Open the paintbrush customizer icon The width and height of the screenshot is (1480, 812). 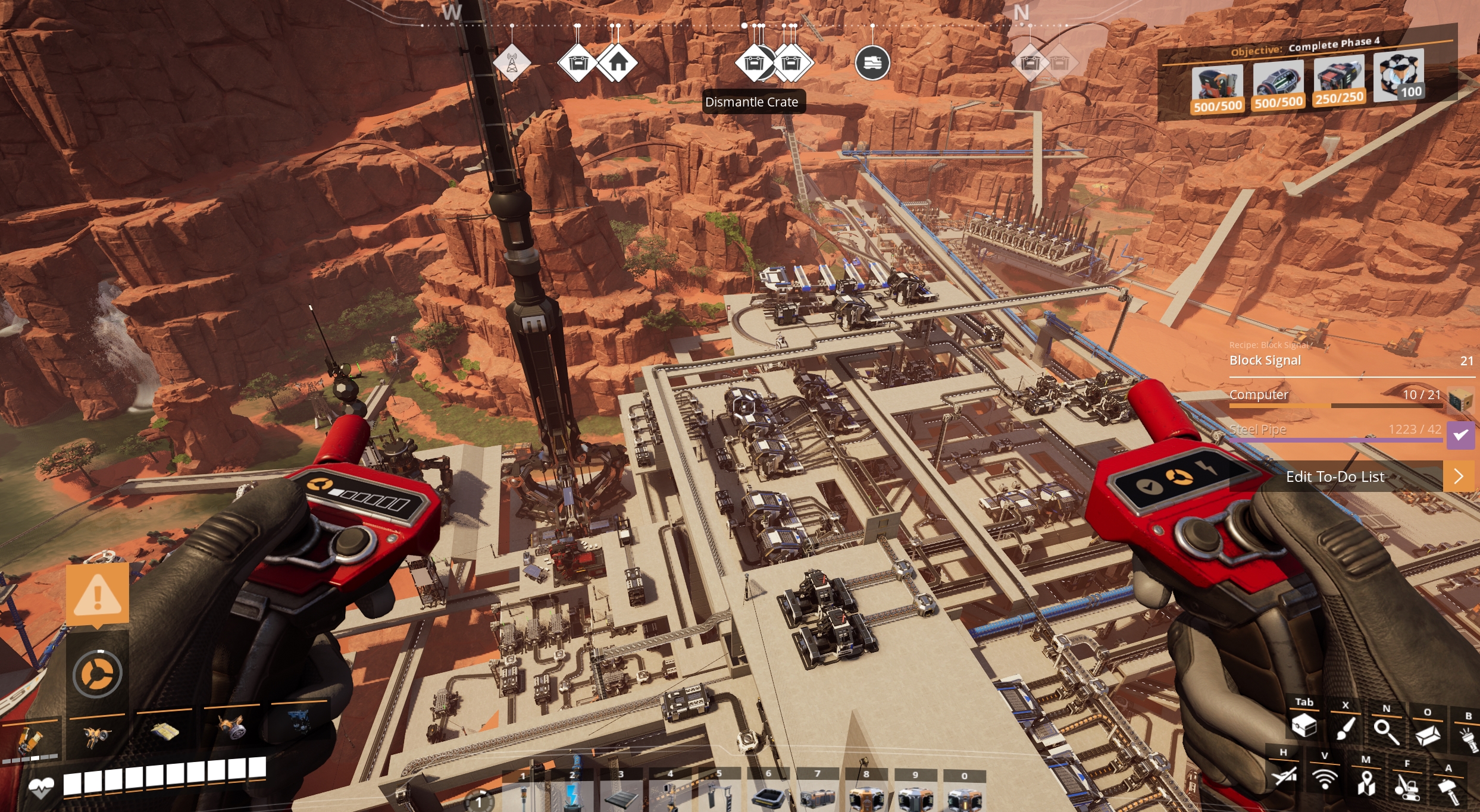click(x=1345, y=728)
